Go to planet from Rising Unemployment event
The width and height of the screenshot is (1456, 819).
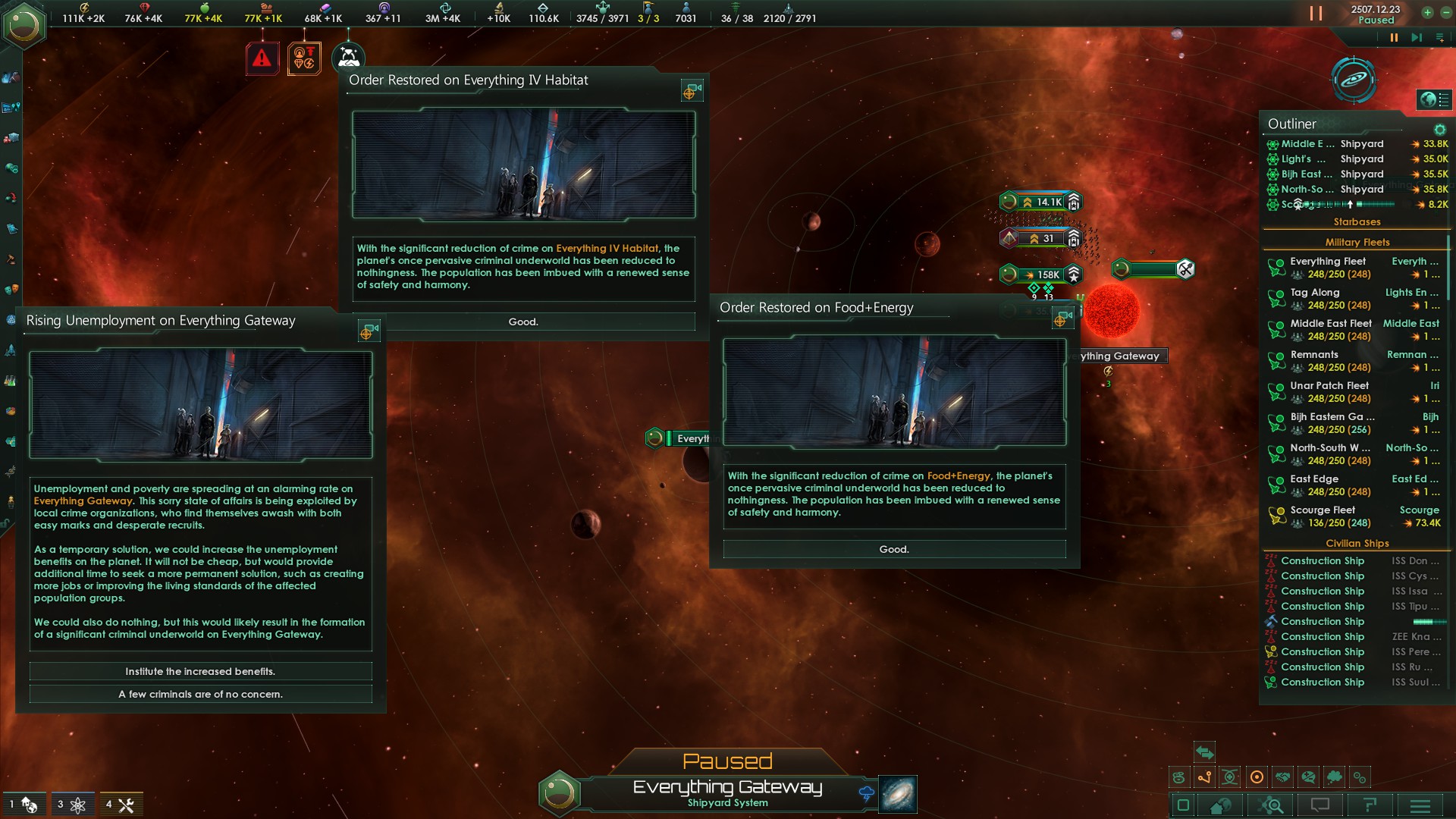click(369, 331)
